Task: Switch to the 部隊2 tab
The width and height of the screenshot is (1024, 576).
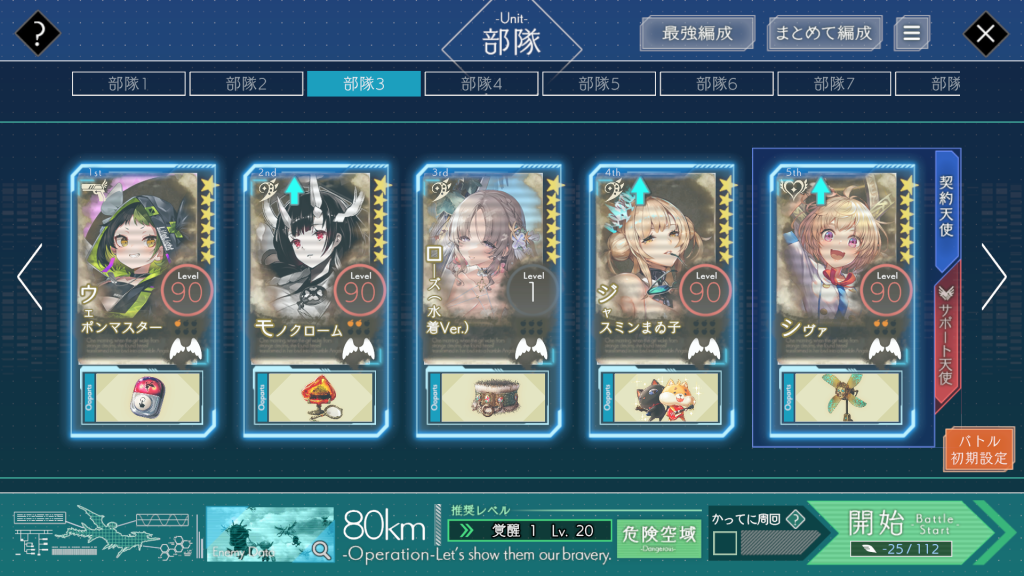Action: coord(246,84)
